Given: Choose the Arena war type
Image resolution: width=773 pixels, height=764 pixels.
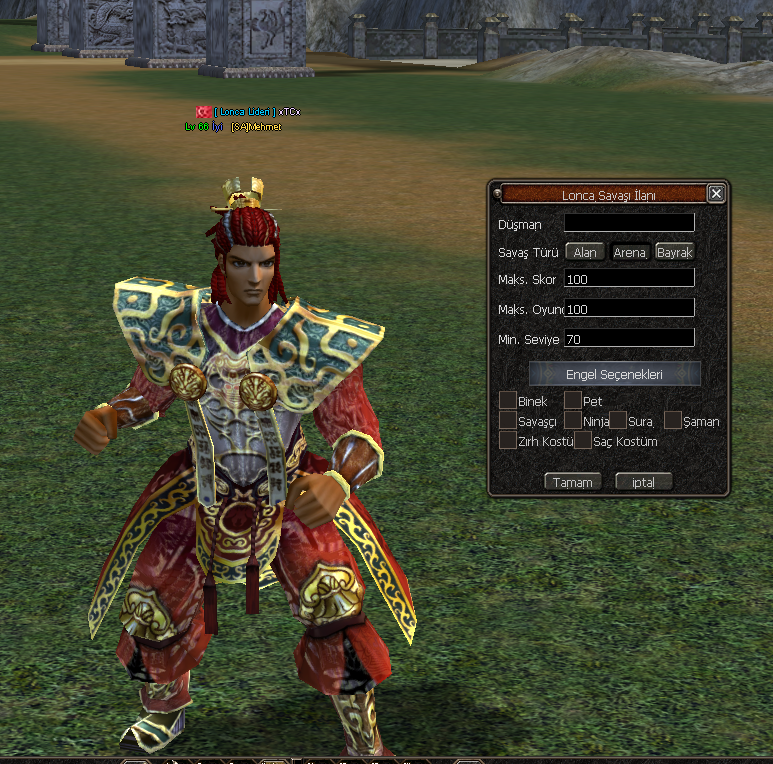Looking at the screenshot, I should [x=629, y=253].
